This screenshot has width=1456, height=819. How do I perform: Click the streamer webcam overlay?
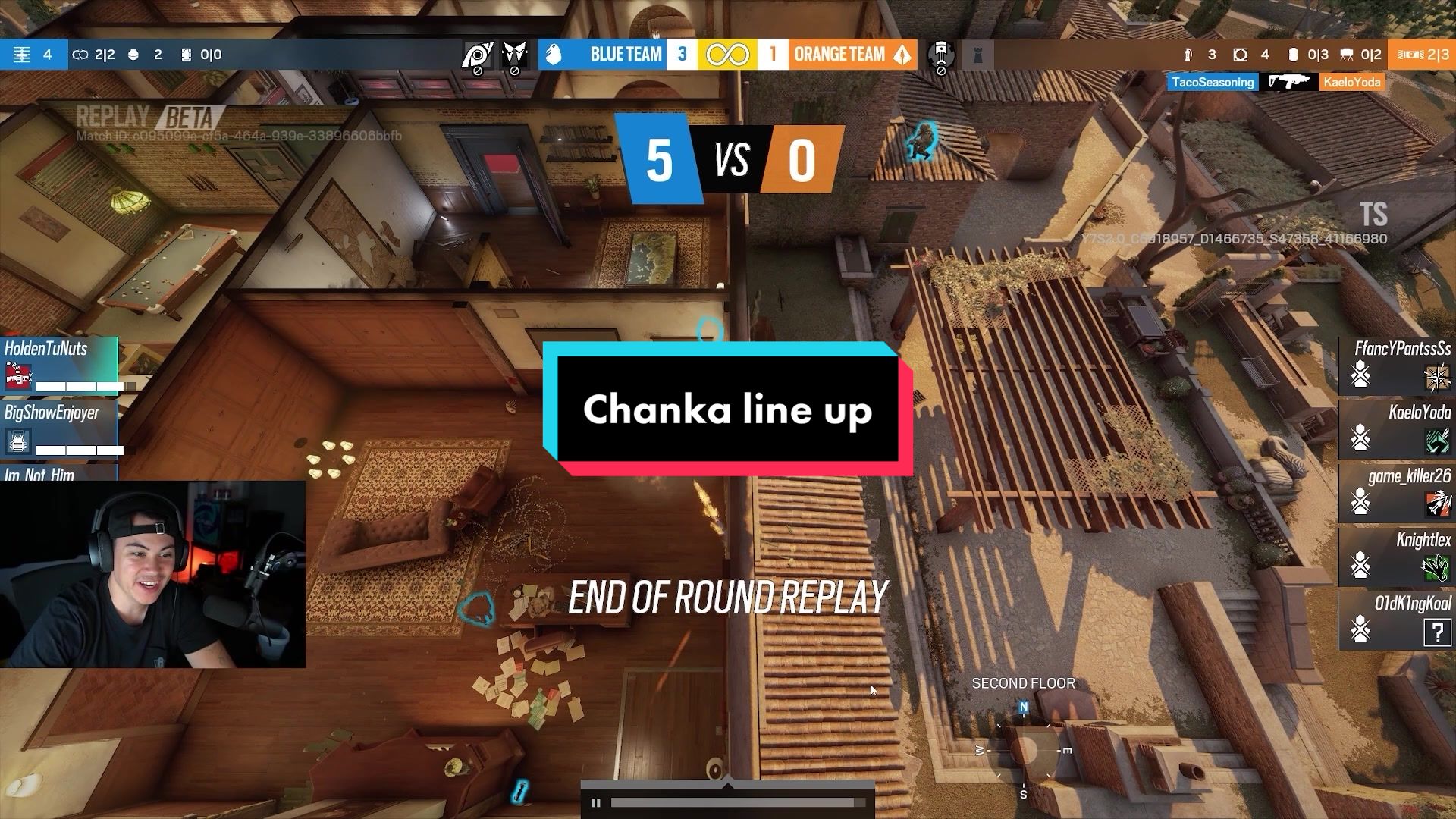tap(152, 574)
